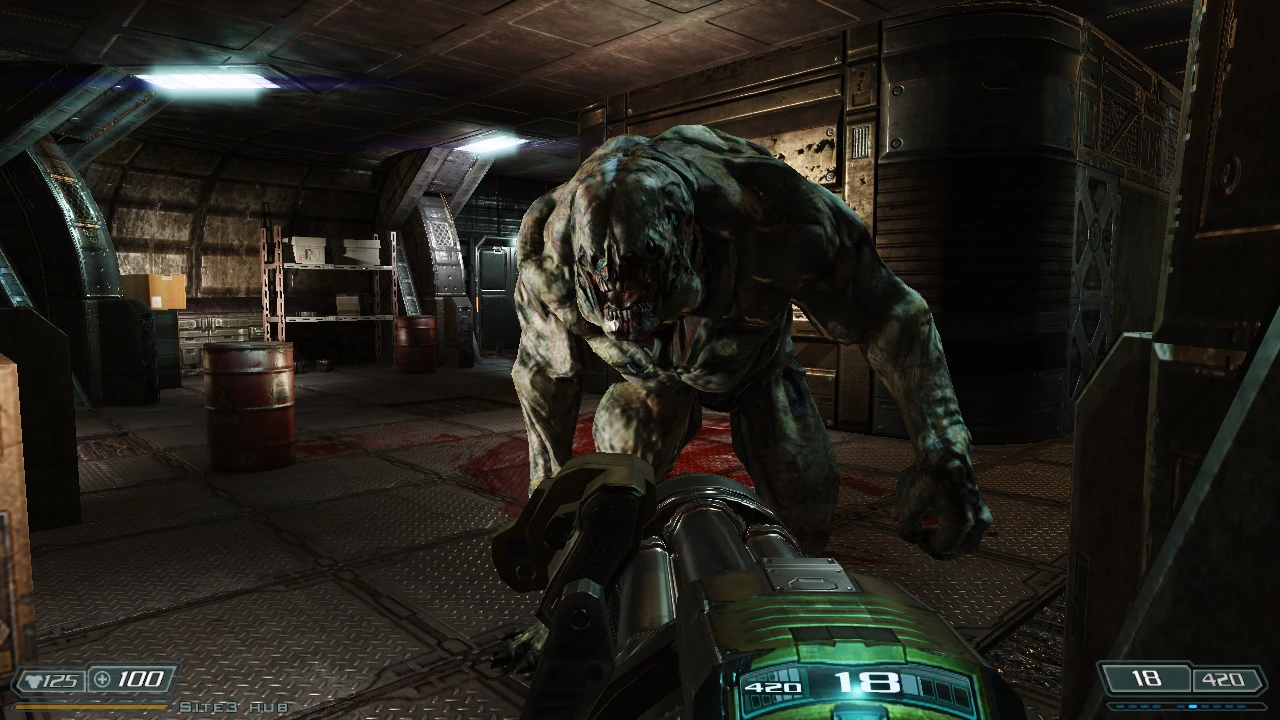Select the rightmost weapon slot indicator

[1241, 706]
